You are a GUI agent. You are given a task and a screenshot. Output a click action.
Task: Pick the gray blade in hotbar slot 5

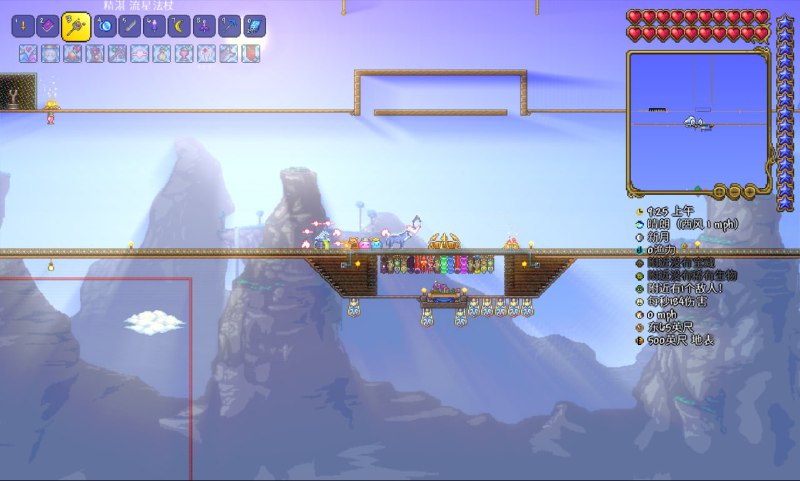click(129, 27)
